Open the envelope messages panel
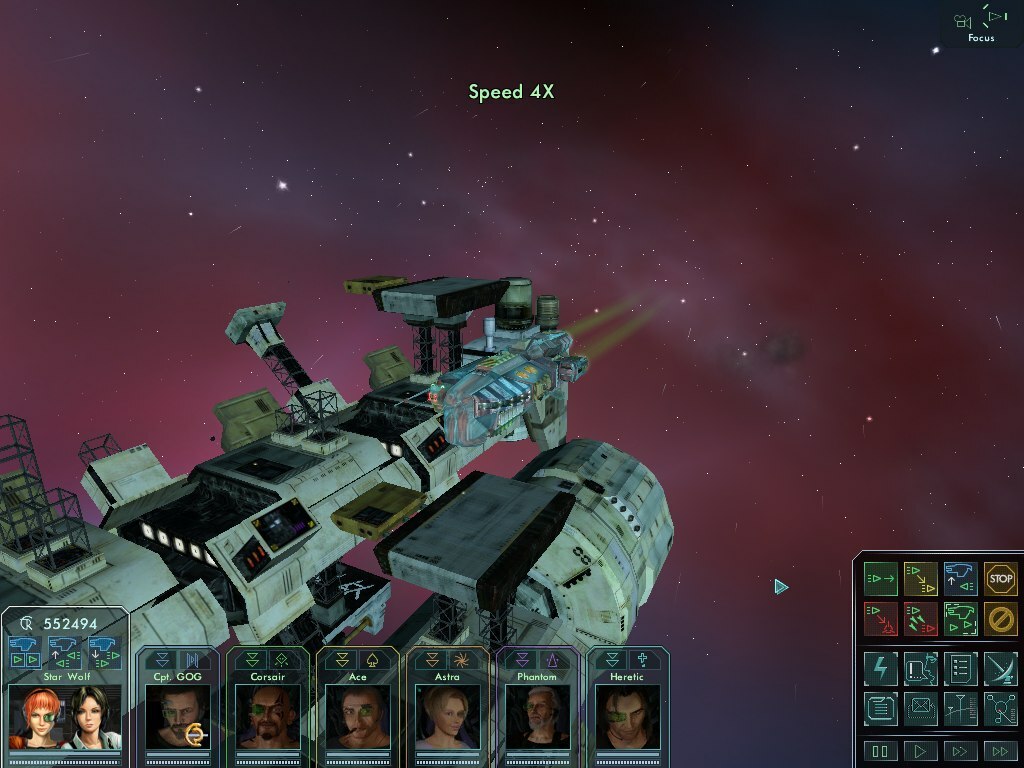The image size is (1024, 768). 920,708
